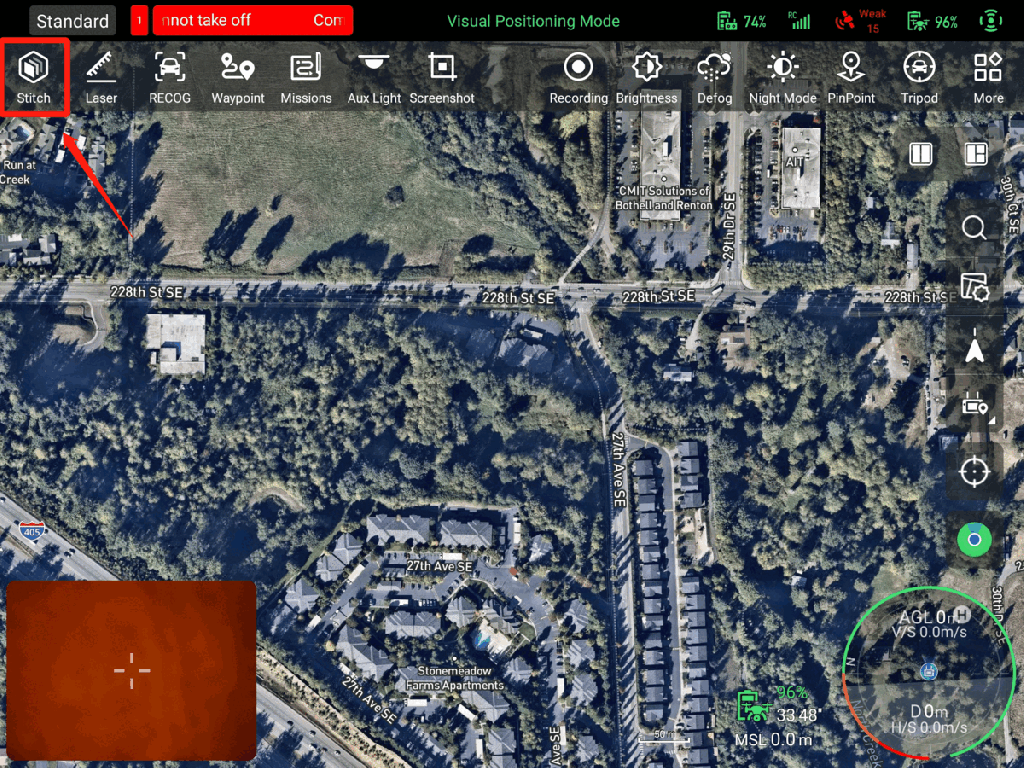Image resolution: width=1024 pixels, height=768 pixels.
Task: Open the Stitch tool
Action: coord(34,76)
